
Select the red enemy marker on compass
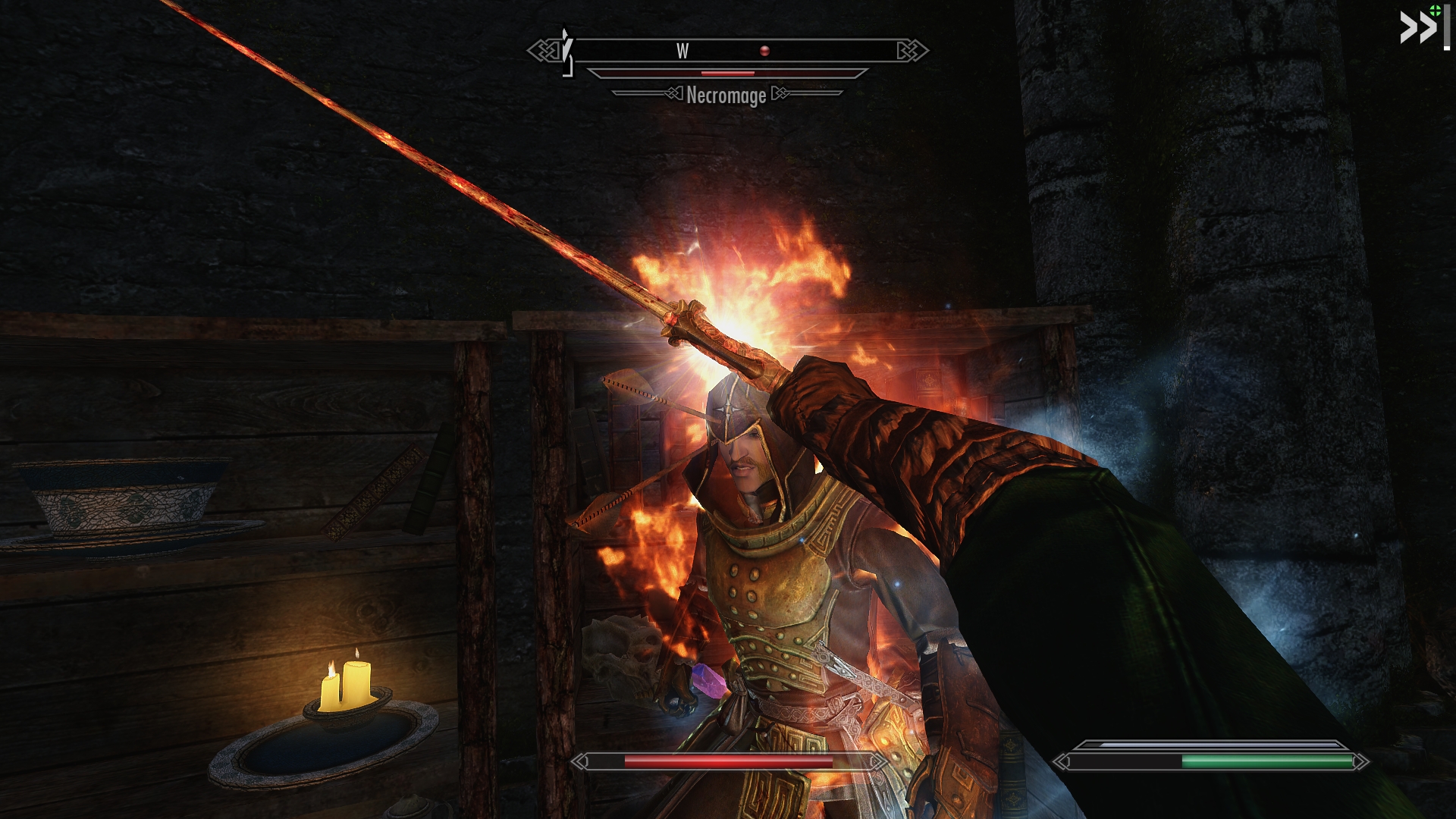pyautogui.click(x=764, y=51)
